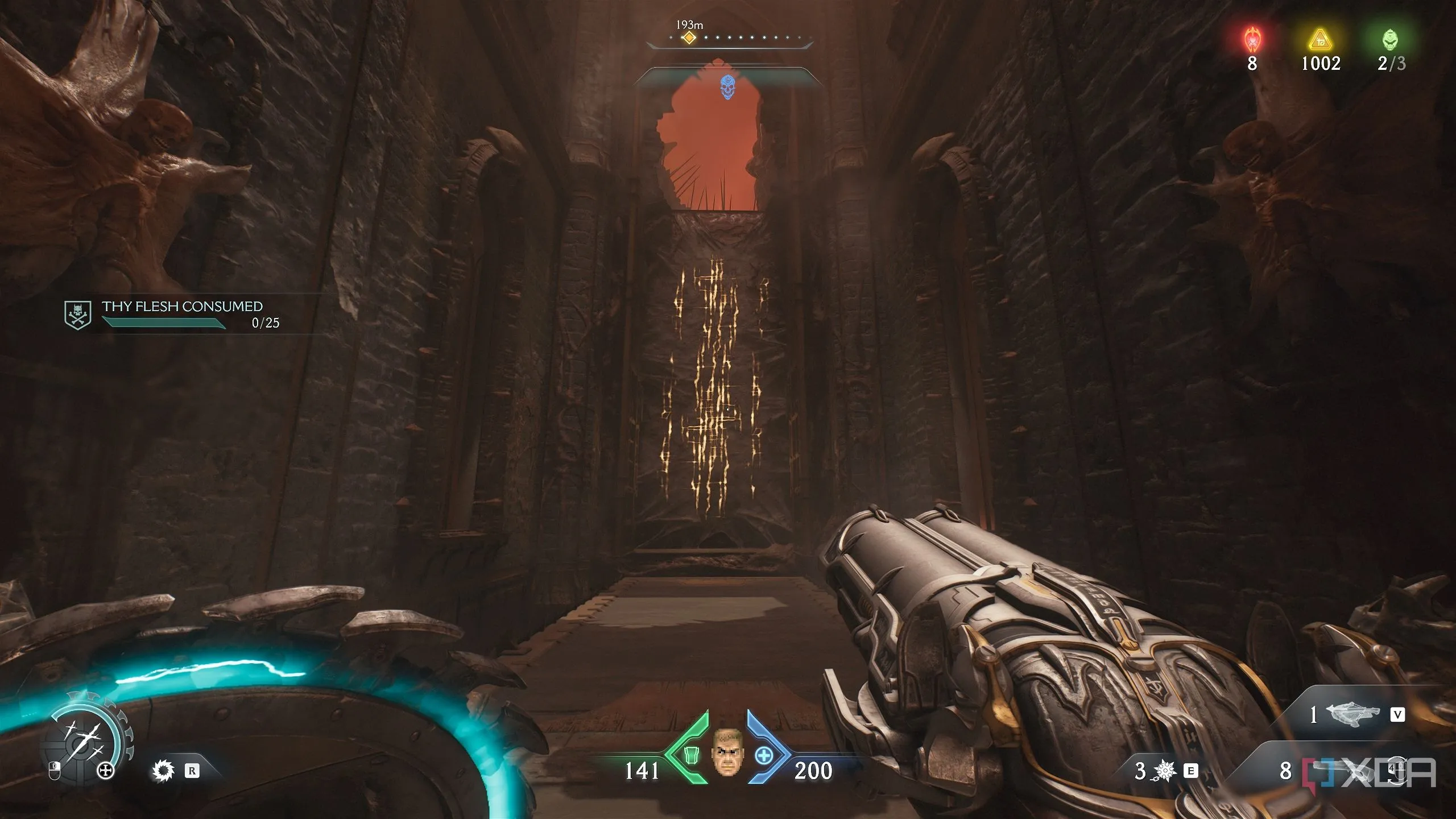The image size is (1456, 819).
Task: Click the Doomguy face portrait
Action: [727, 751]
